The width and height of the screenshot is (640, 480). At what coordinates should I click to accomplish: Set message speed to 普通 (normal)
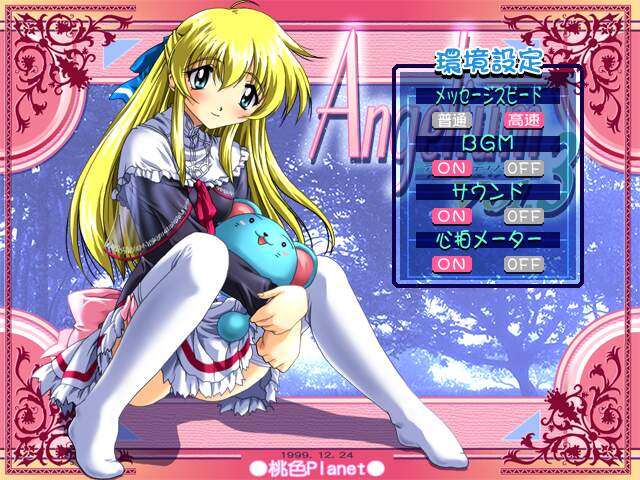[x=453, y=120]
